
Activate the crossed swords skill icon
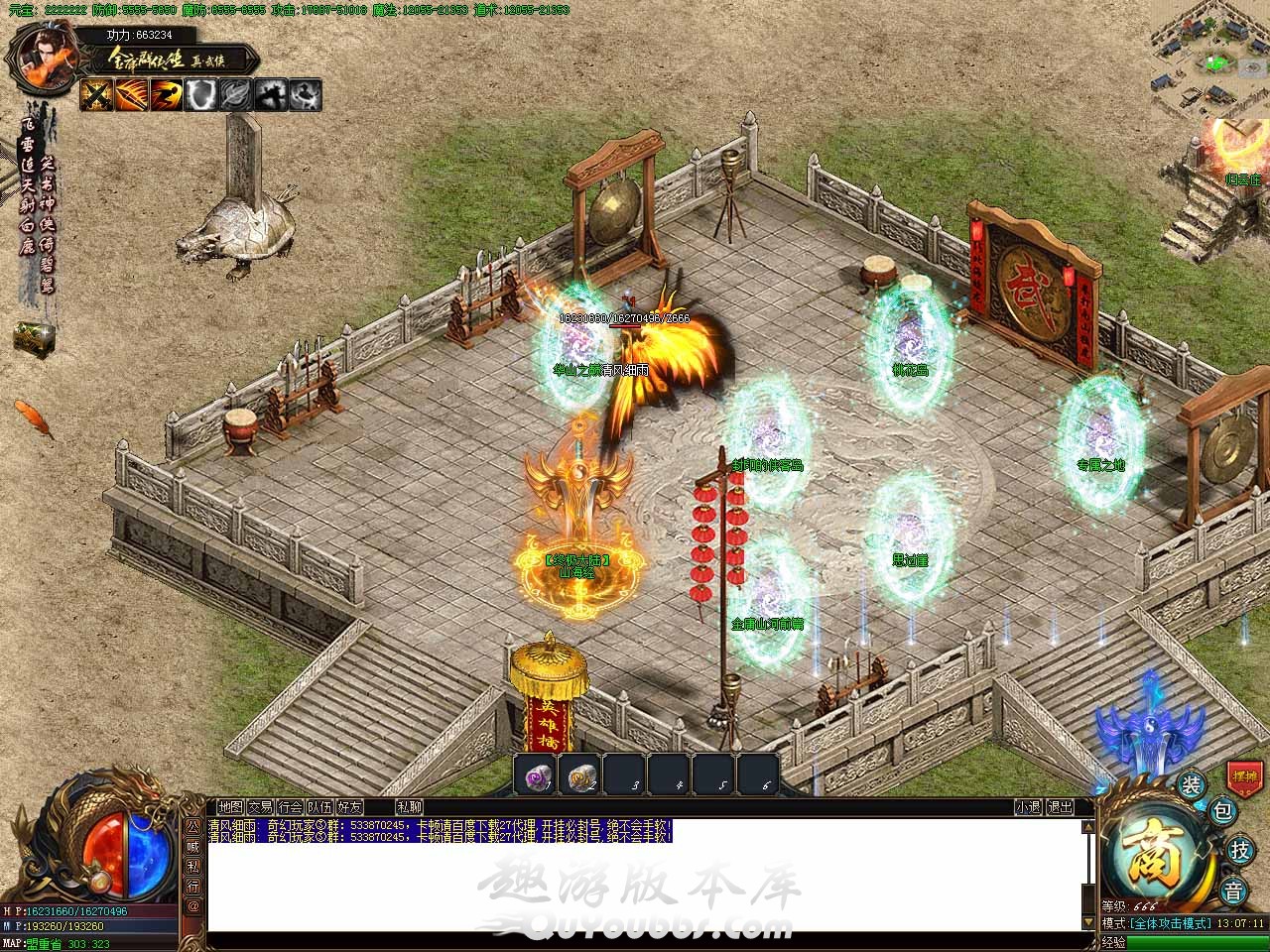point(96,94)
